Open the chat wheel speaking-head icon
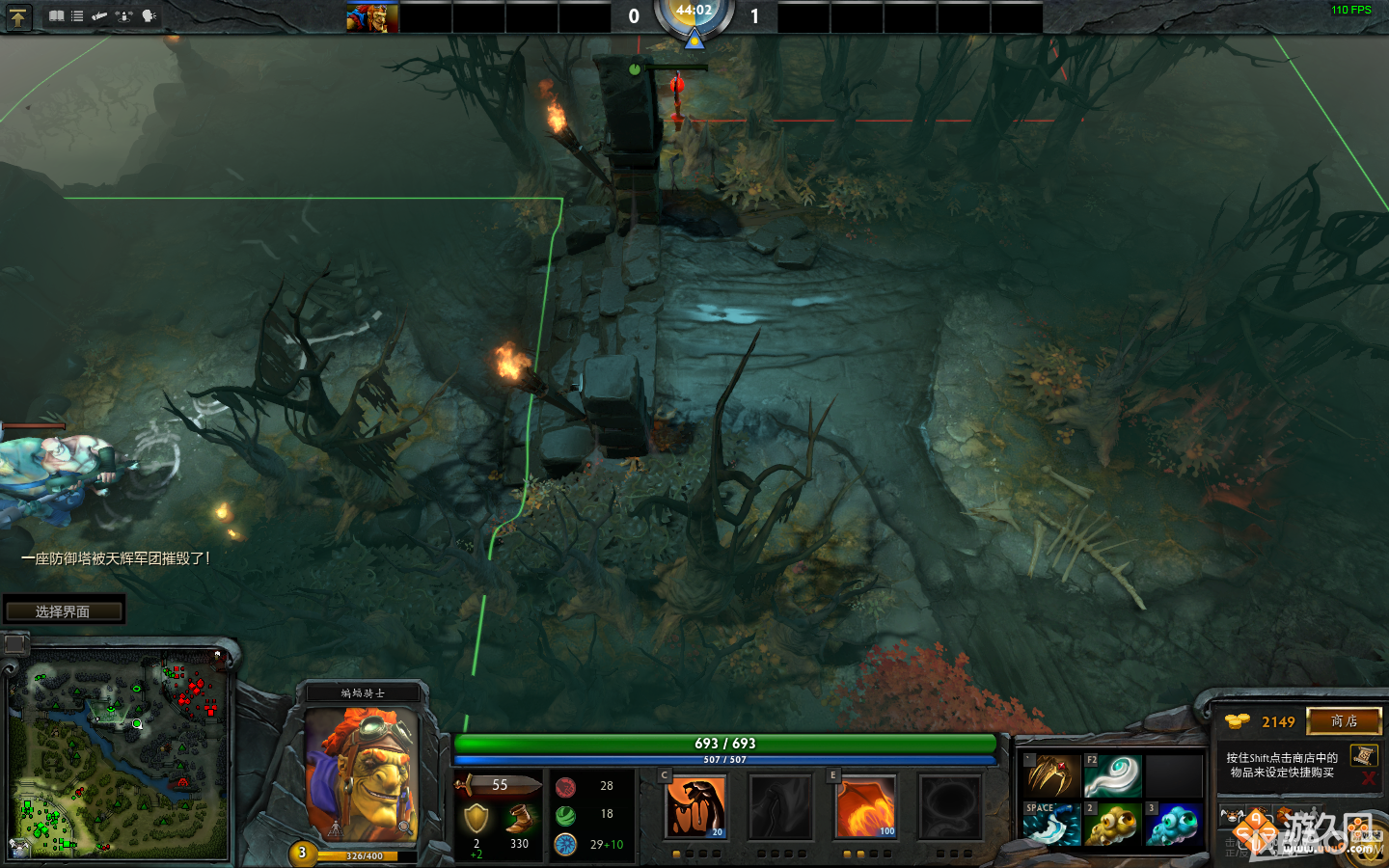This screenshot has width=1389, height=868. (x=148, y=16)
